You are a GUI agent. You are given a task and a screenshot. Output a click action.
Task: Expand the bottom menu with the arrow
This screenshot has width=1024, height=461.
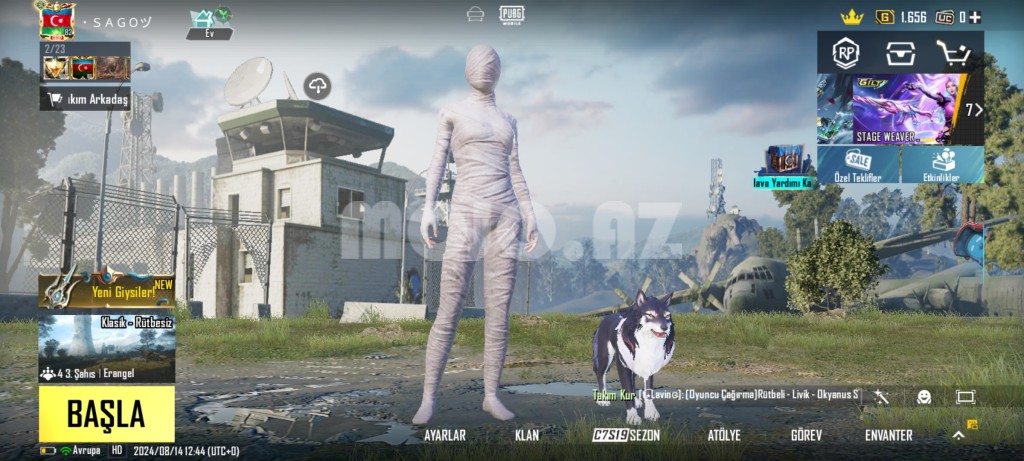coord(958,435)
